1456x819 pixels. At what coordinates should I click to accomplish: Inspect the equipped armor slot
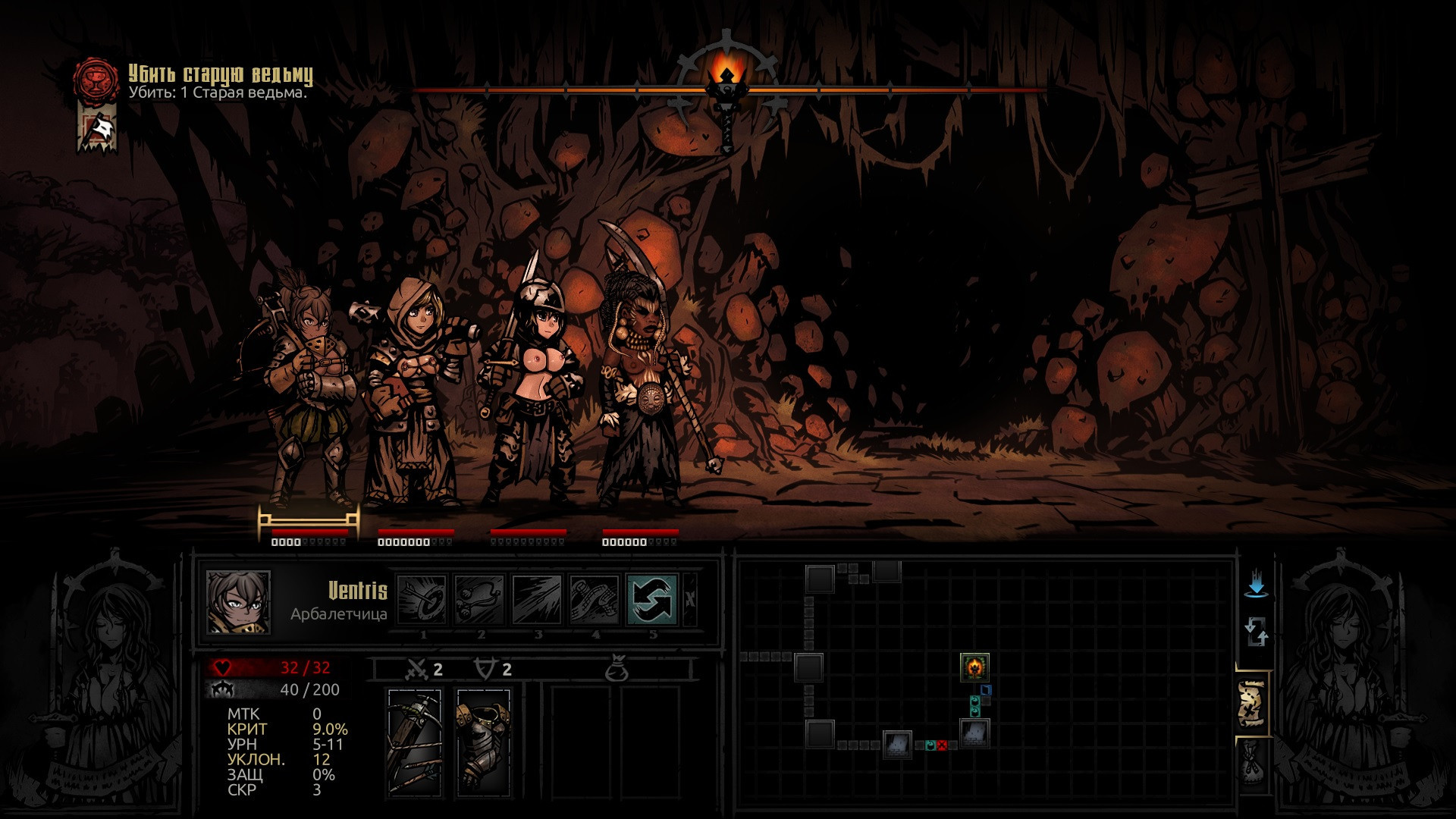tap(483, 742)
